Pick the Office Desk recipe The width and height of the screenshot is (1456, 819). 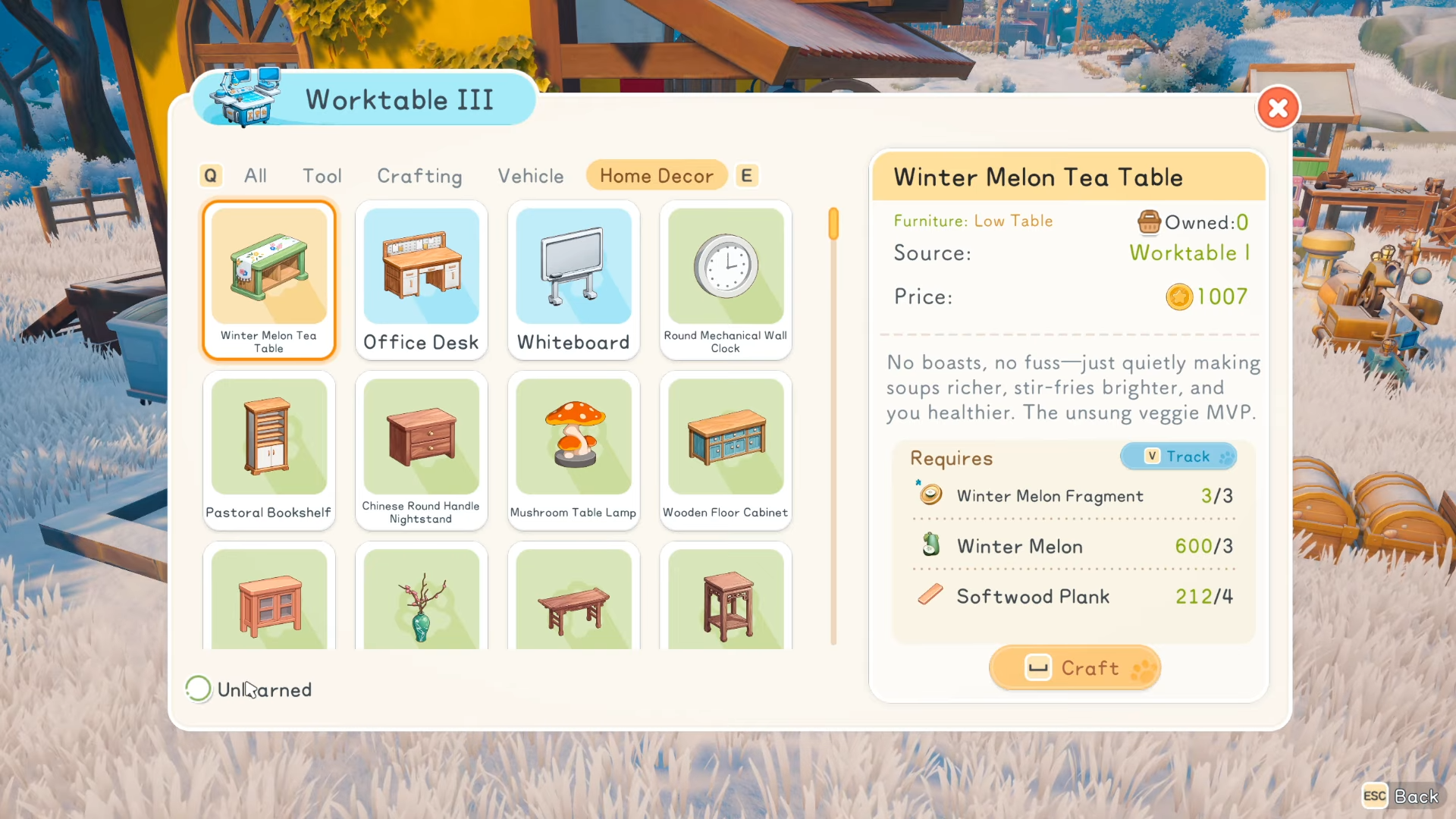(422, 280)
